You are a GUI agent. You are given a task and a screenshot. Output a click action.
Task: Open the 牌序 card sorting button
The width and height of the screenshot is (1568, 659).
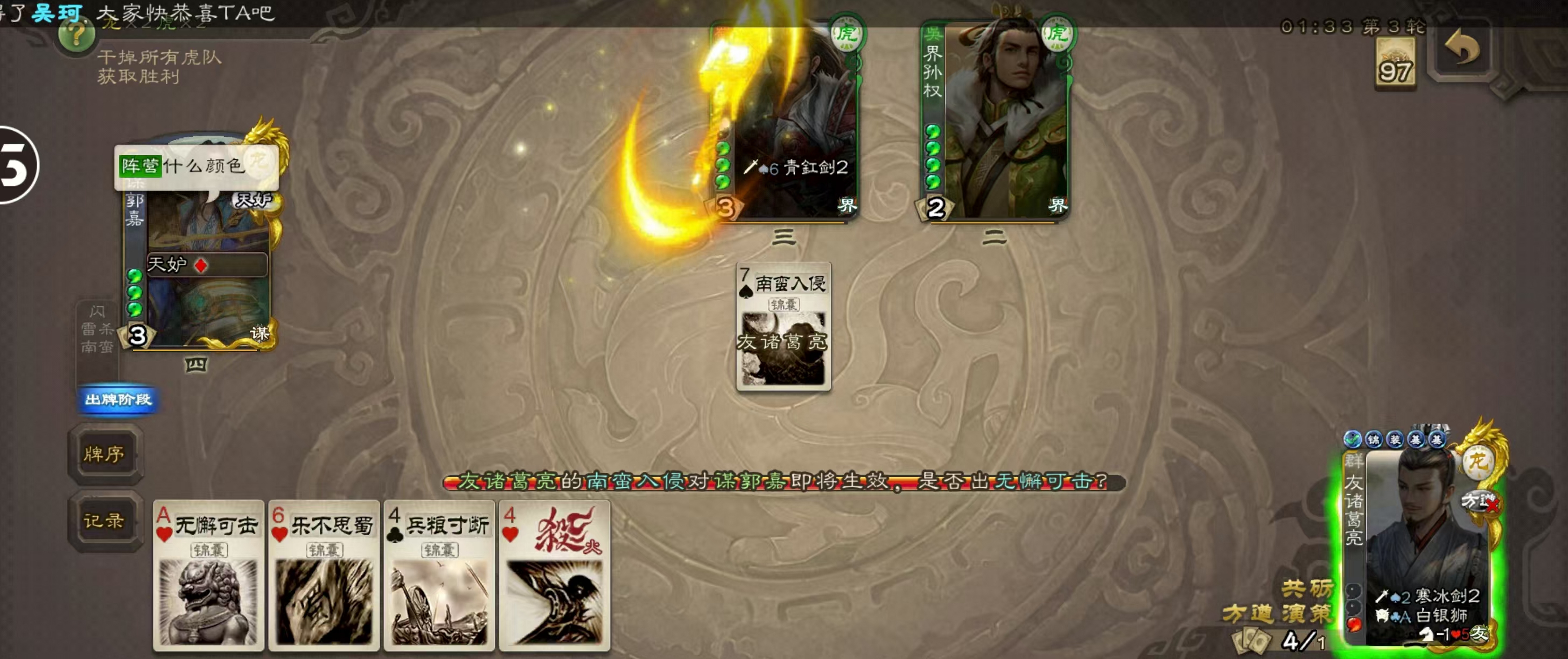click(104, 454)
